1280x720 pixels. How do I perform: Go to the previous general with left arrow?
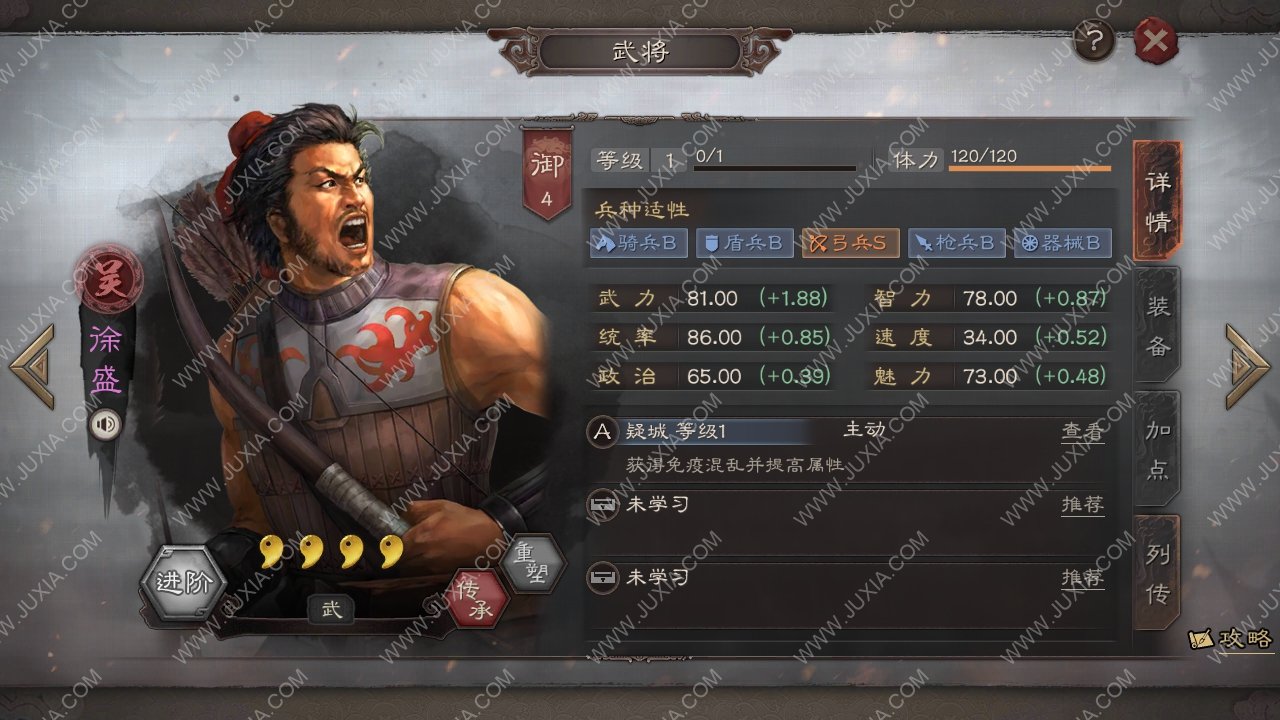coord(32,366)
